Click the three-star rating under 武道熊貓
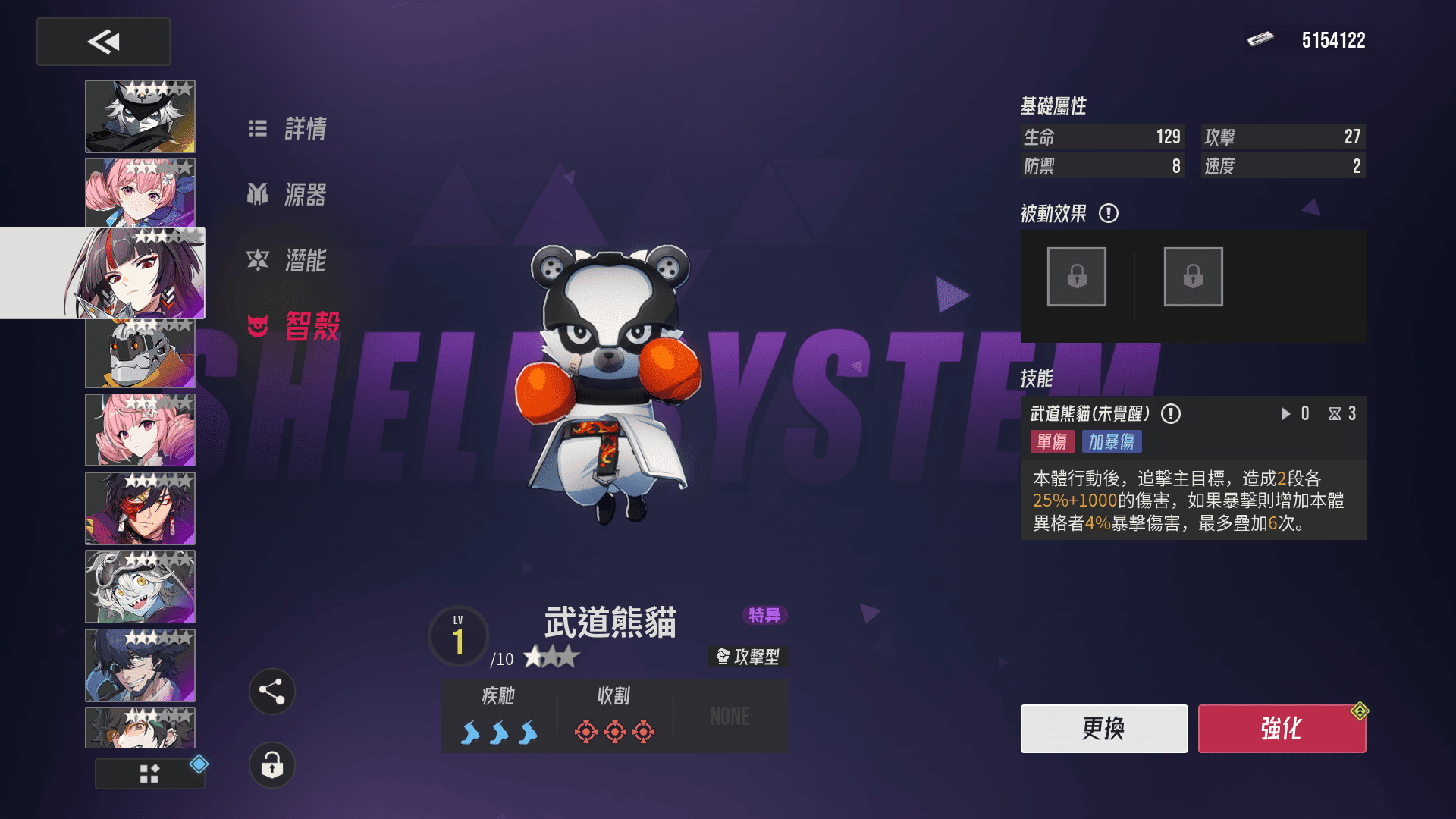1456x819 pixels. click(x=551, y=659)
